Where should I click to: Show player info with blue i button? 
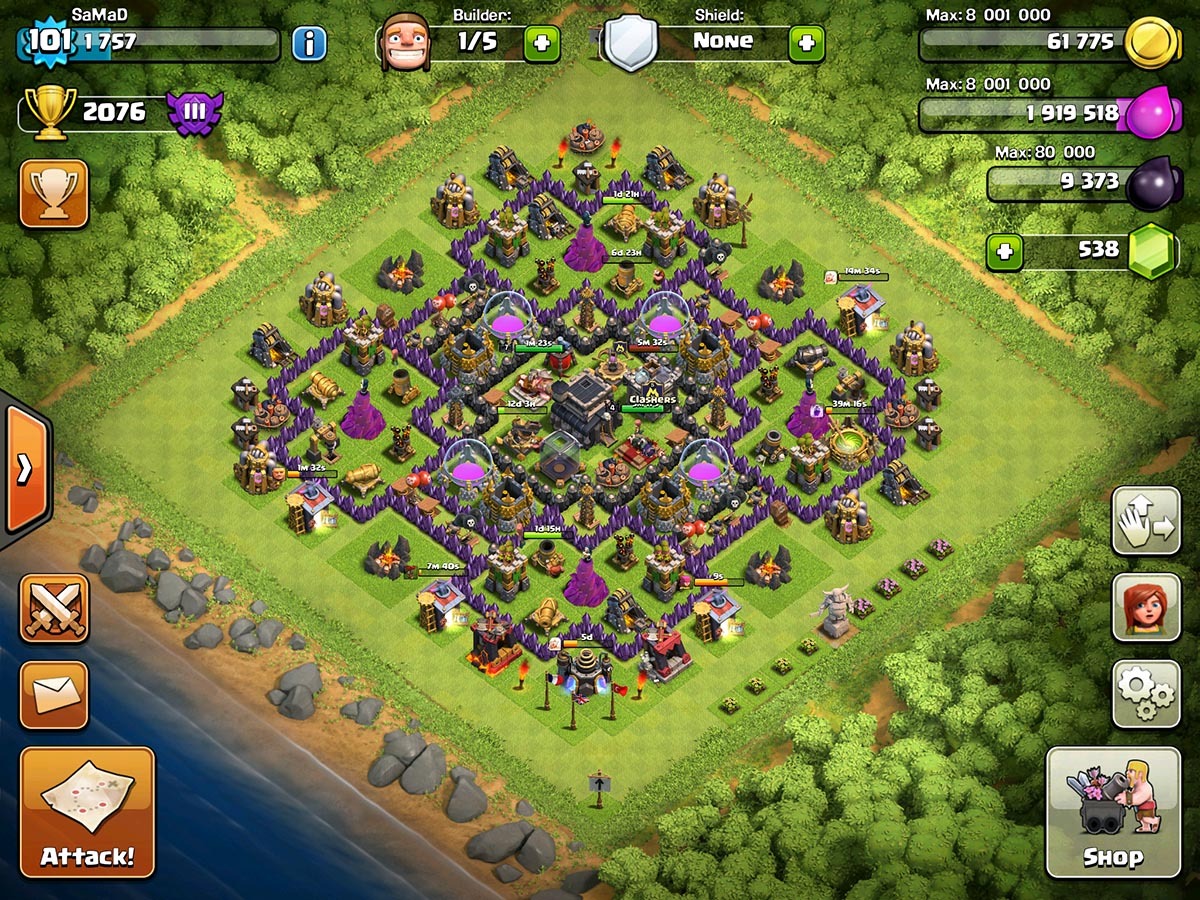pos(309,43)
